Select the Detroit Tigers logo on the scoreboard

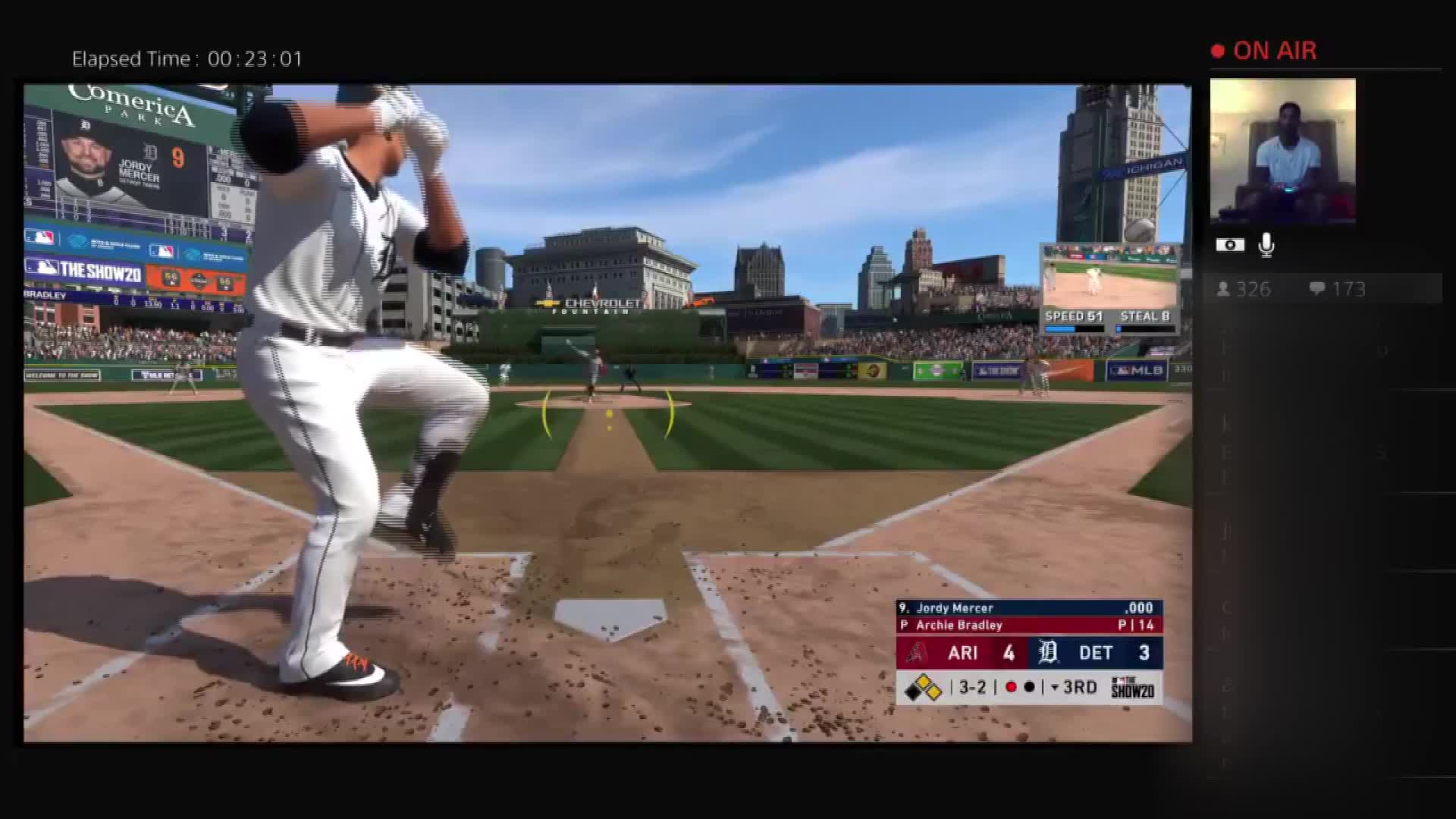[x=1050, y=652]
